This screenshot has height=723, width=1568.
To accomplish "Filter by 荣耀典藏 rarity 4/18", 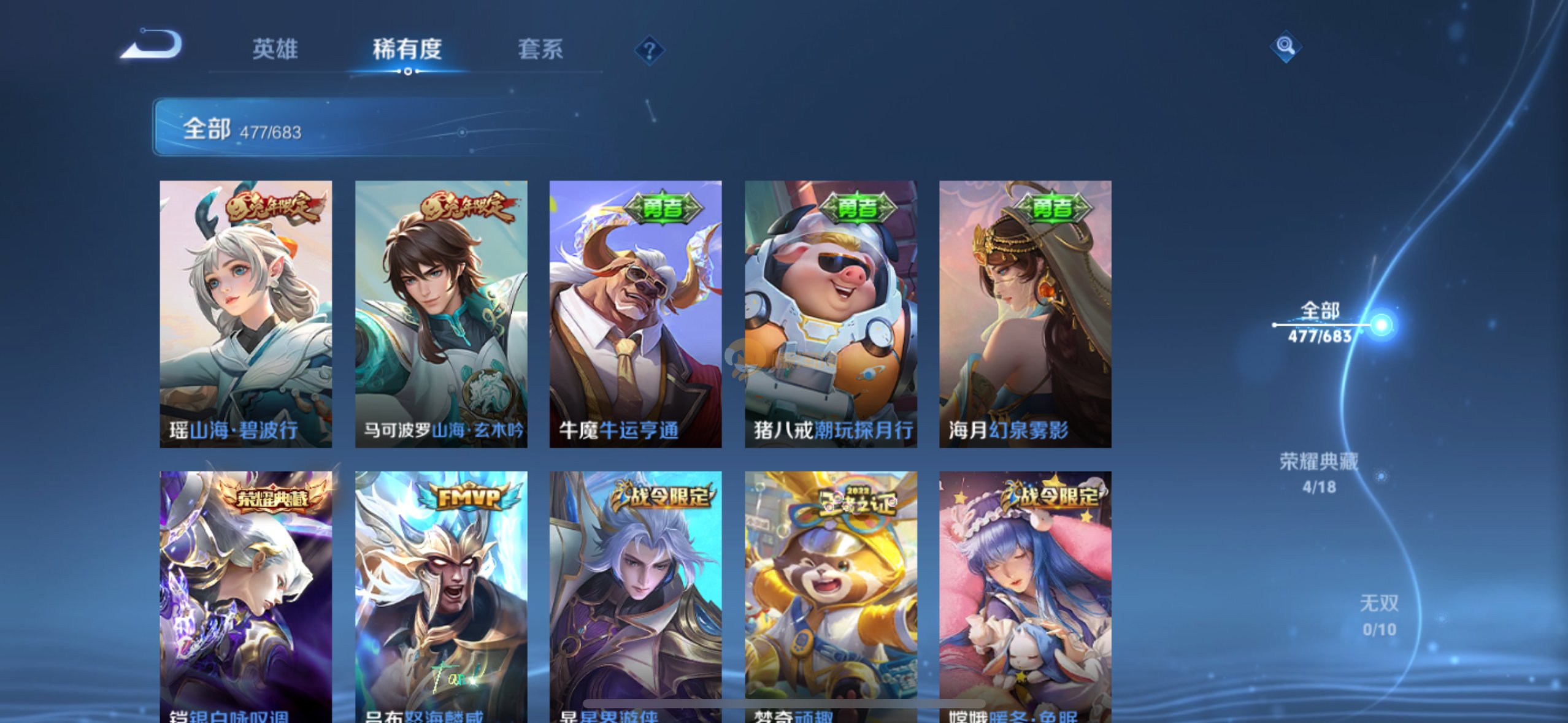I will (x=1319, y=473).
